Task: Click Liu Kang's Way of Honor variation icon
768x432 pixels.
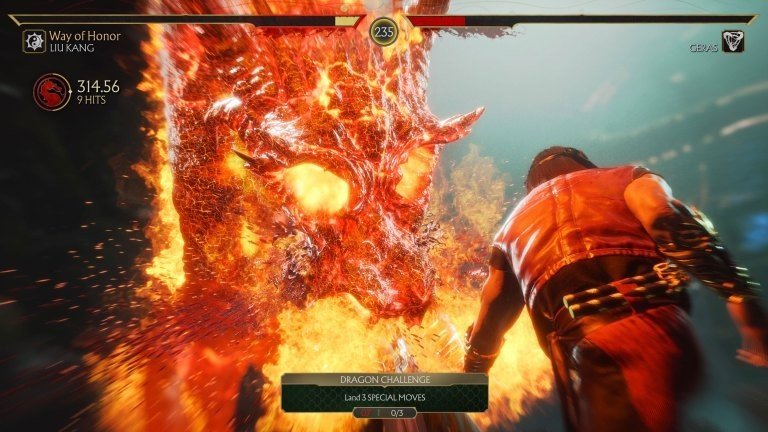Action: (34, 41)
